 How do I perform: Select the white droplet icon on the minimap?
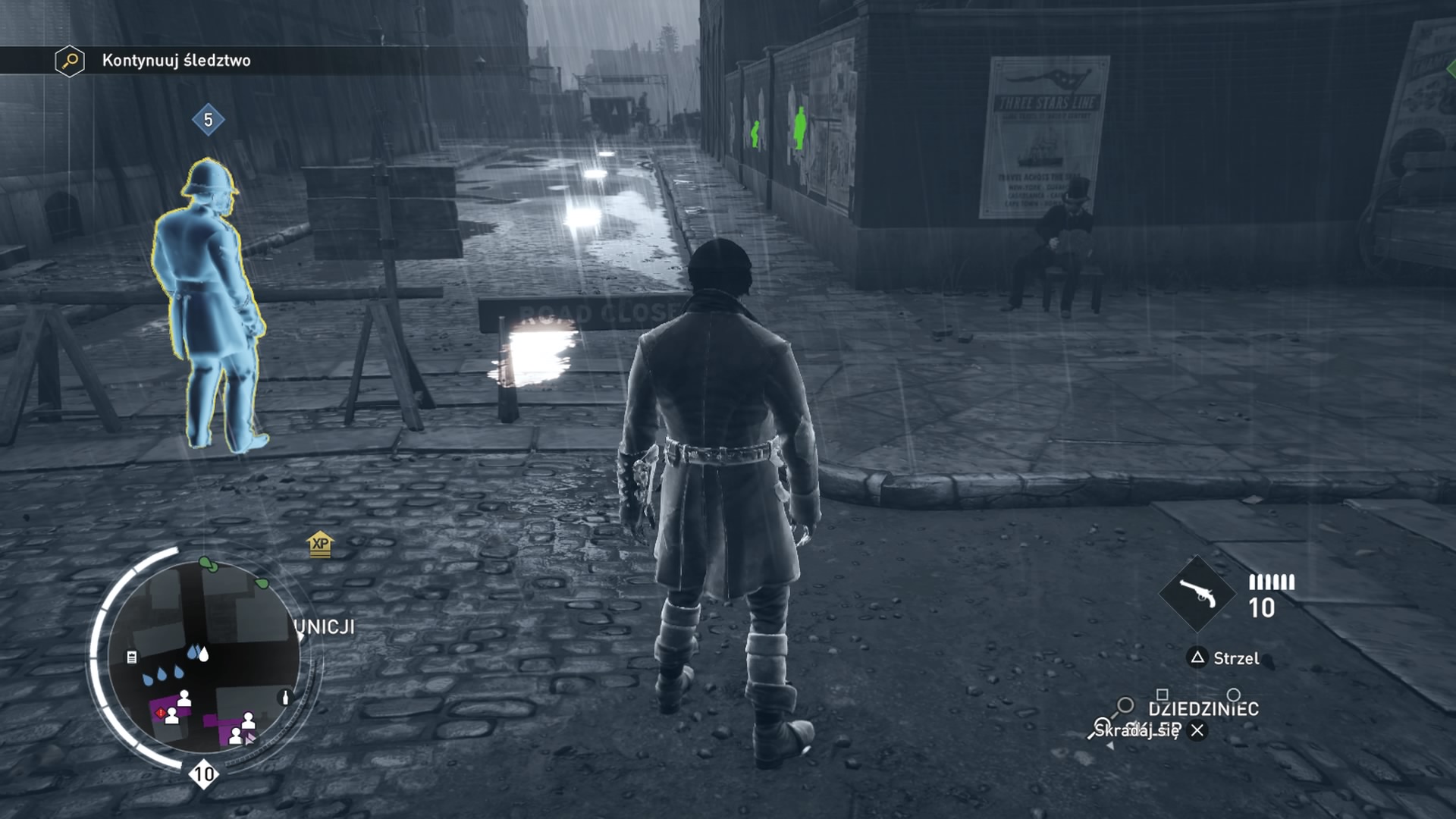point(203,655)
